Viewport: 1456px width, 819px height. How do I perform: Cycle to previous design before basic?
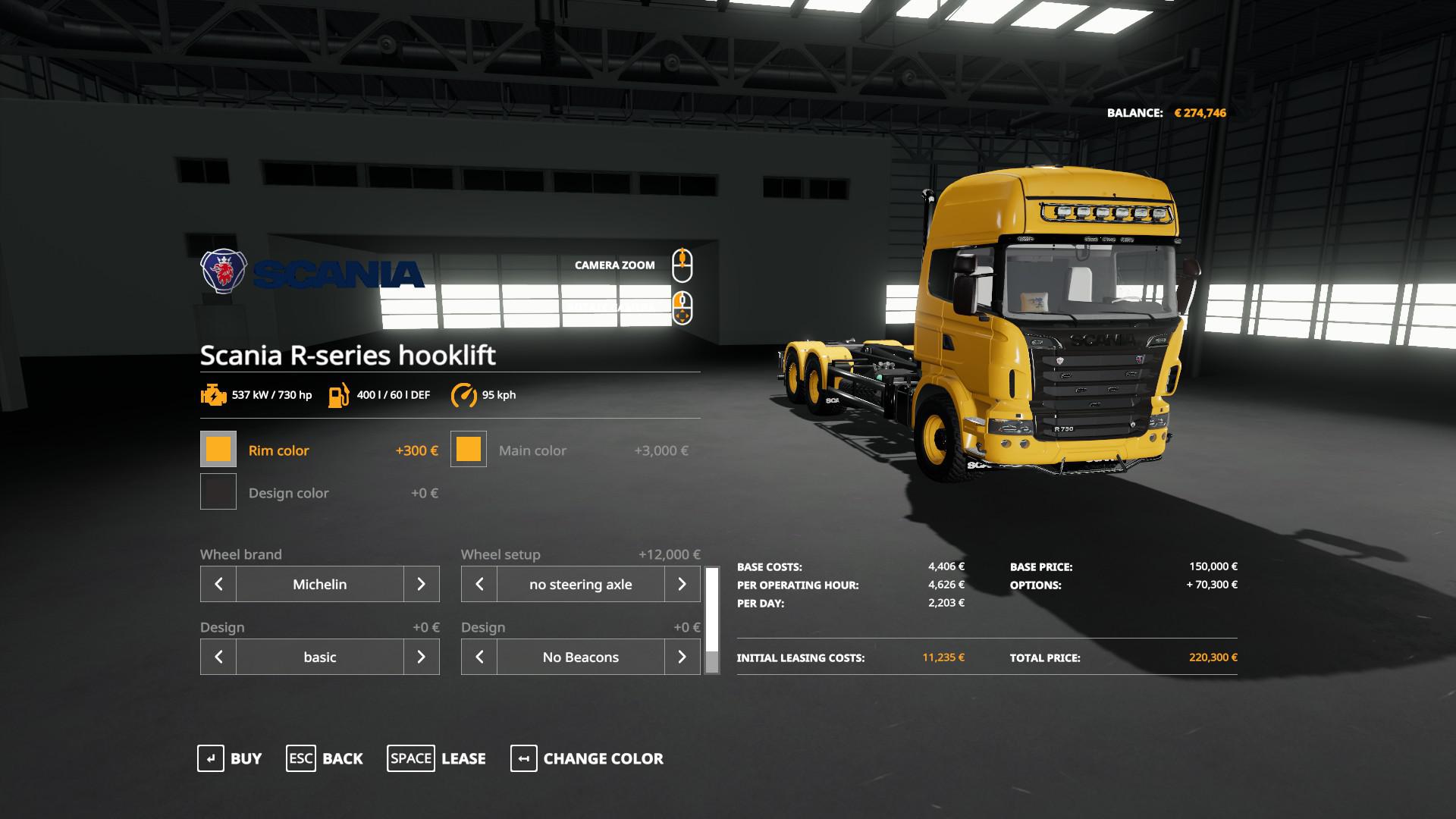pos(218,657)
